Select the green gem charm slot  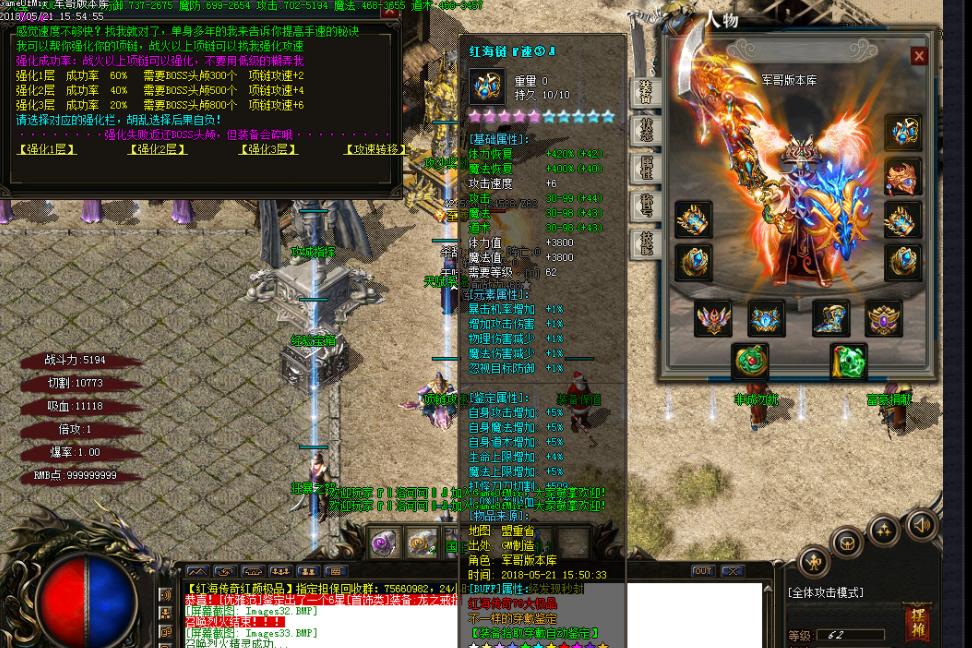tap(848, 361)
